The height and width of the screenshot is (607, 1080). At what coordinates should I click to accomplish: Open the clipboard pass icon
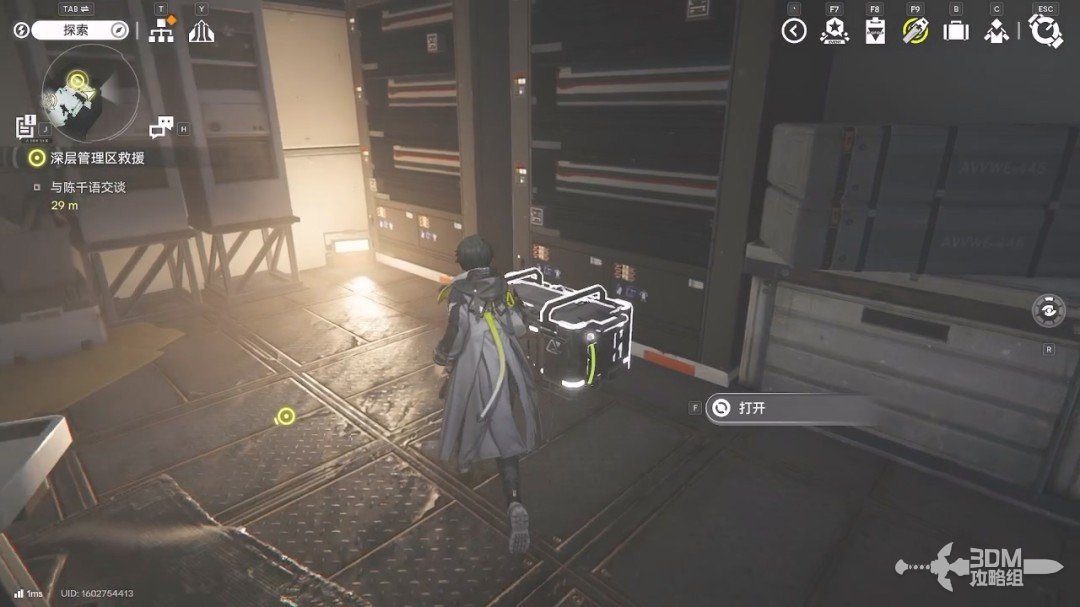click(875, 31)
